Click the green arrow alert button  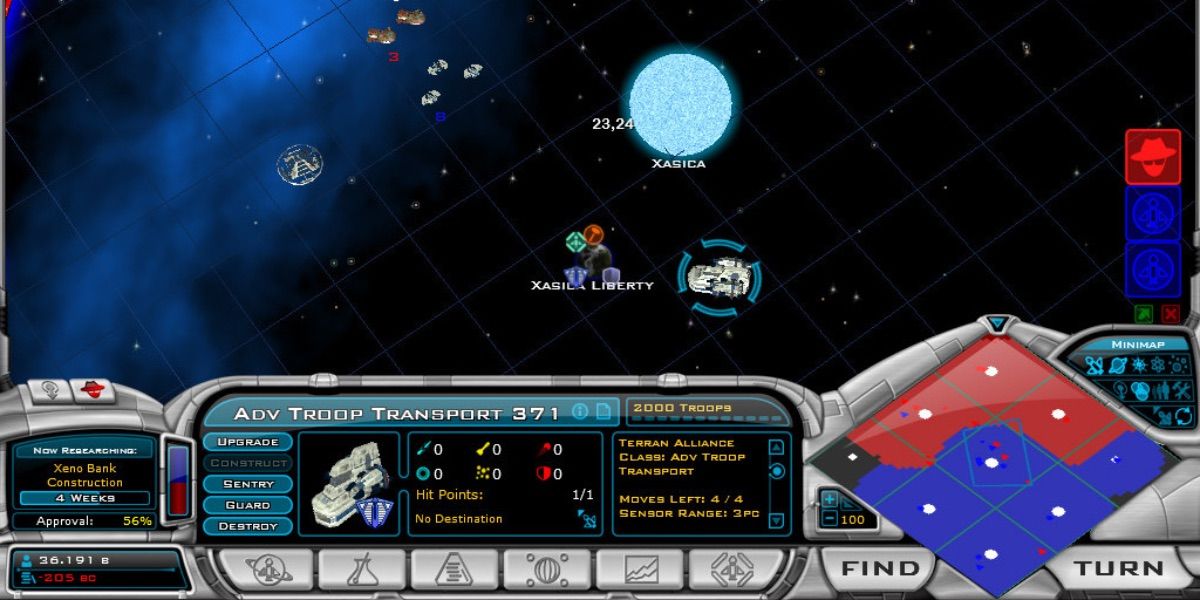(1143, 314)
